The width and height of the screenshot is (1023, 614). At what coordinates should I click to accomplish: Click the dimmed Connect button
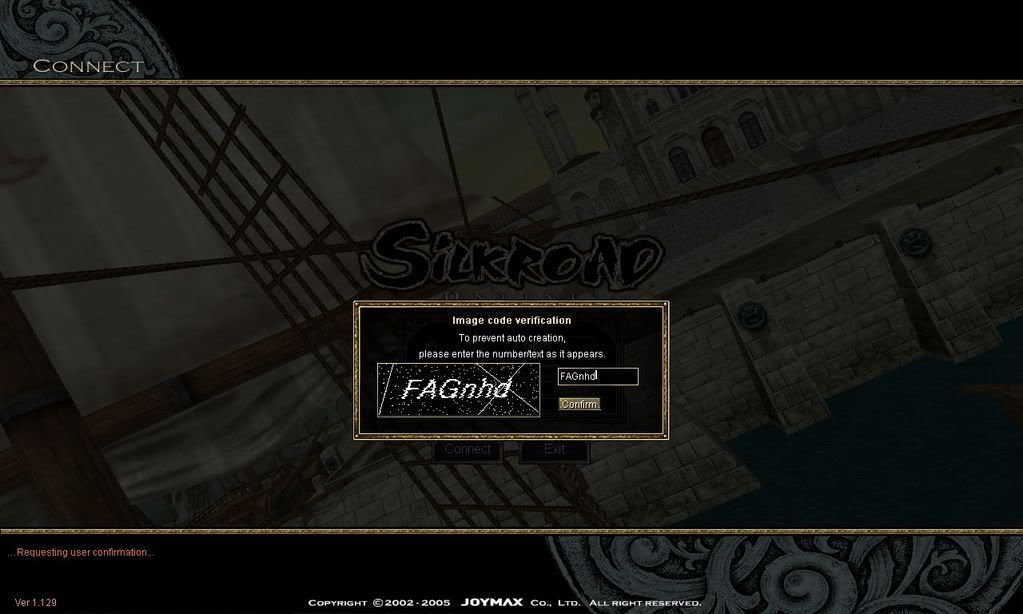[x=468, y=450]
